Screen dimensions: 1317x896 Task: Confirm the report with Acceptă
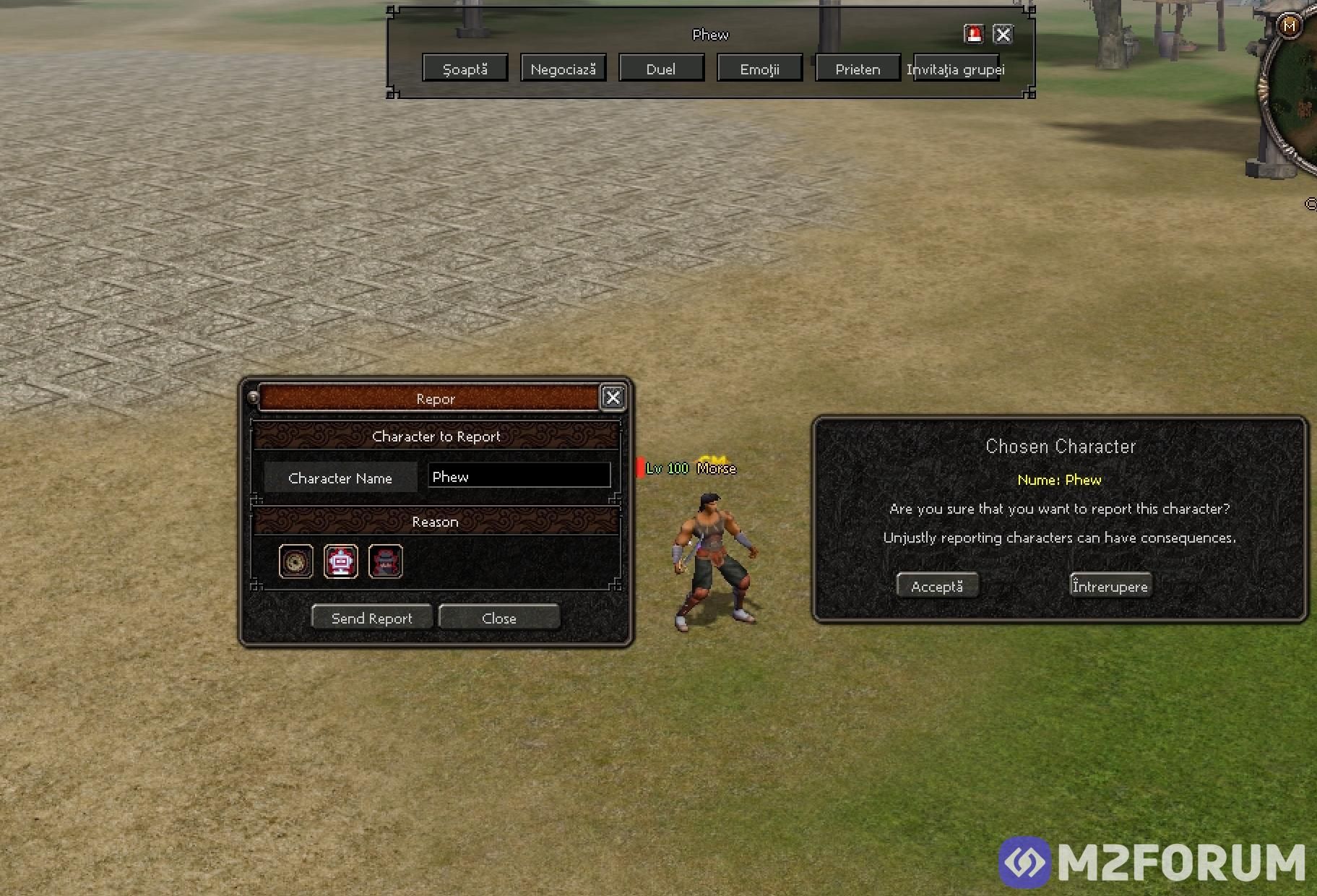click(937, 586)
